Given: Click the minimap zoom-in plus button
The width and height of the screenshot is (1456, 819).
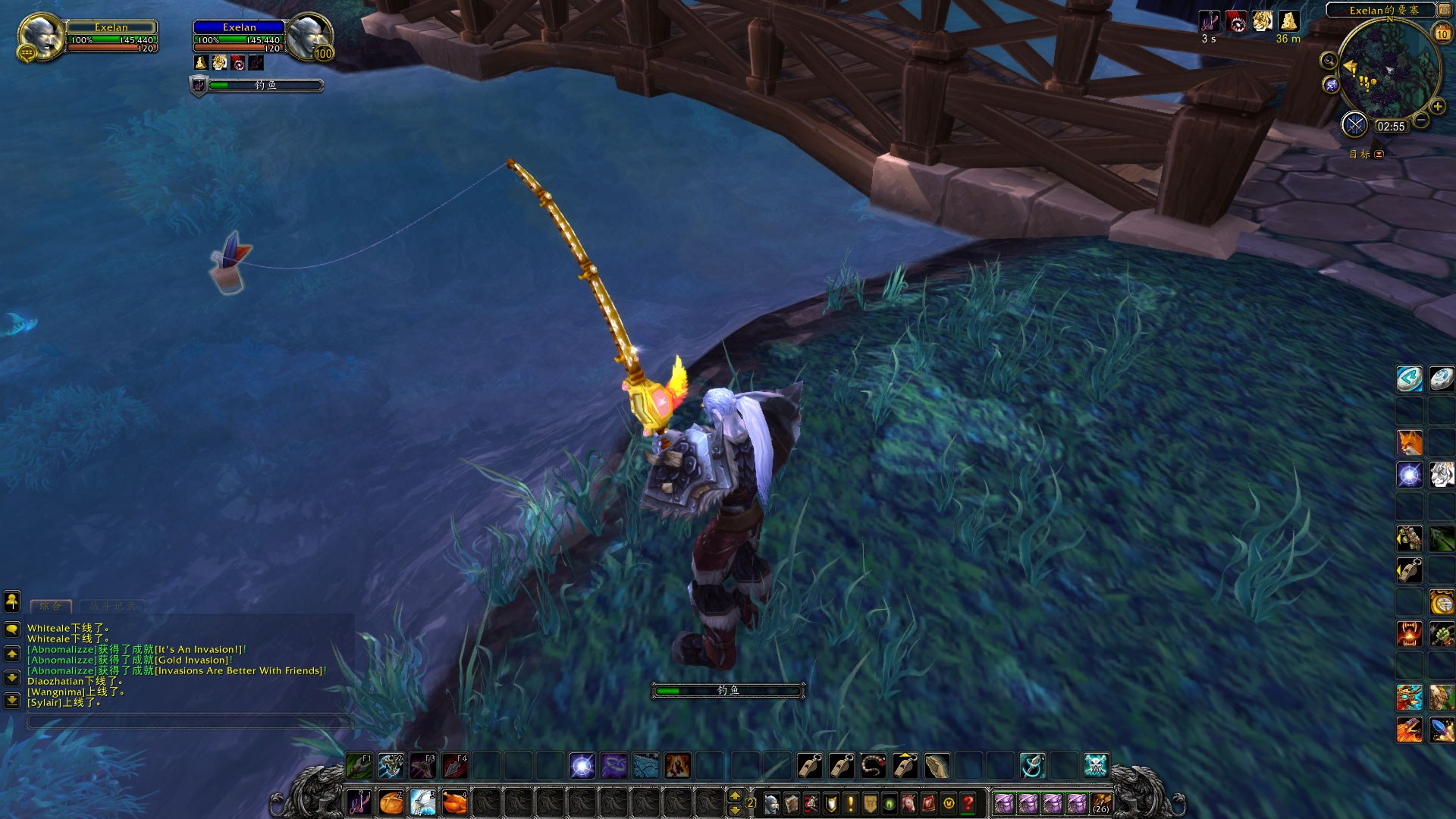Looking at the screenshot, I should click(x=1437, y=106).
